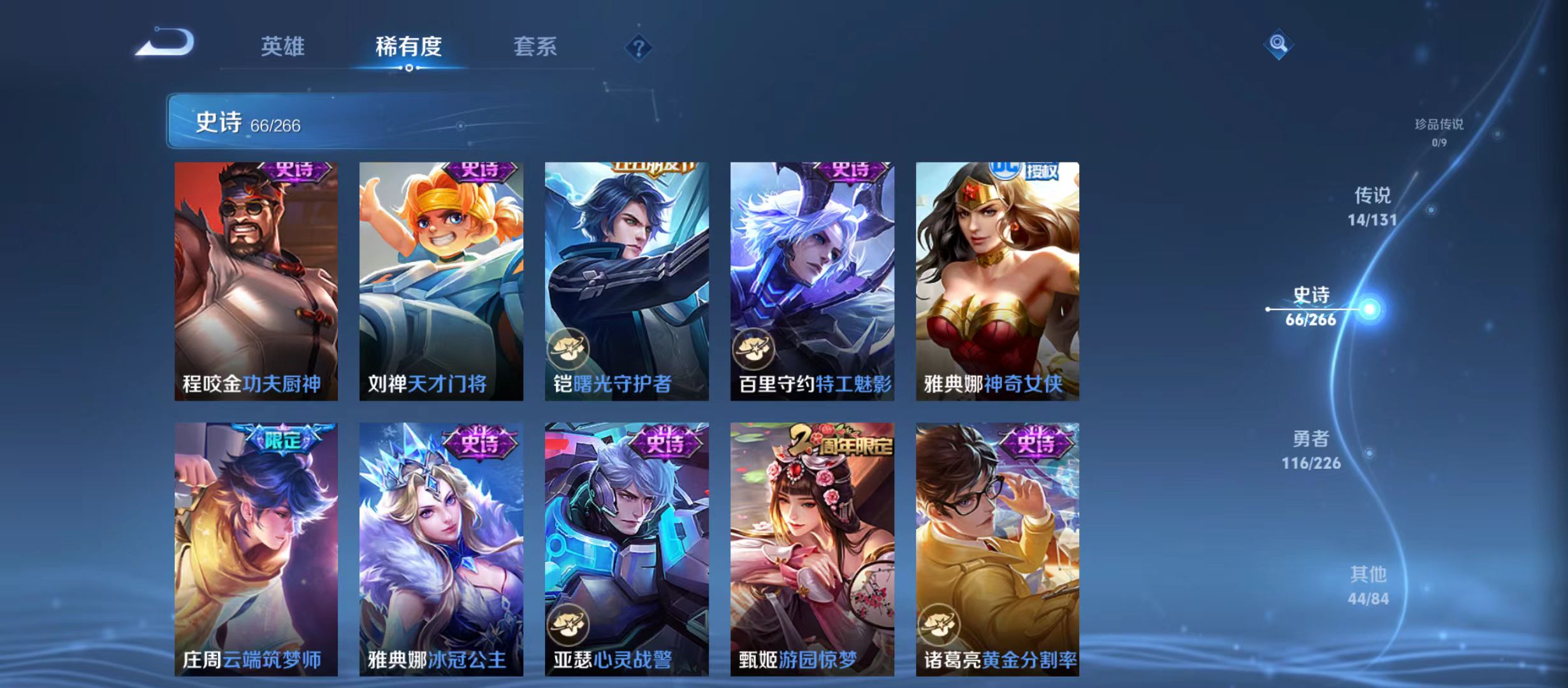Viewport: 1568px width, 688px height.
Task: Switch to the 套系 tab
Action: tap(536, 47)
